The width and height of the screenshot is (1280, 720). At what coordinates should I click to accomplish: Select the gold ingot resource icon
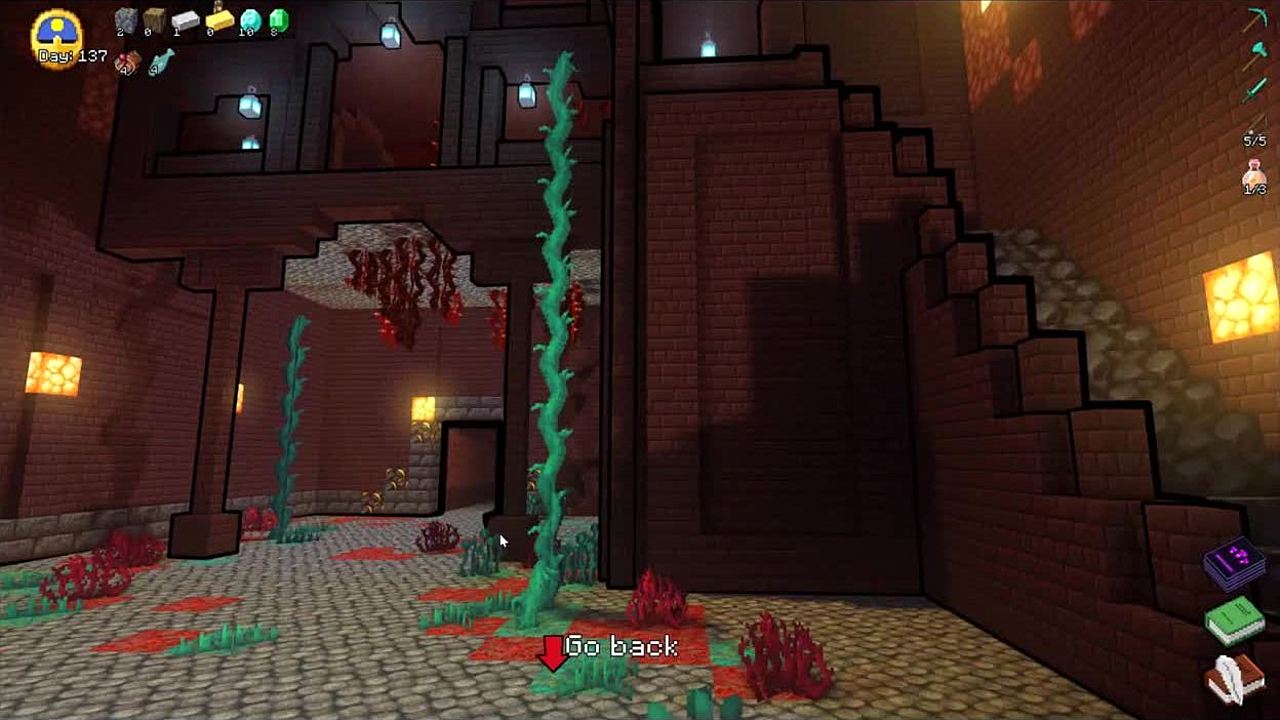point(218,20)
